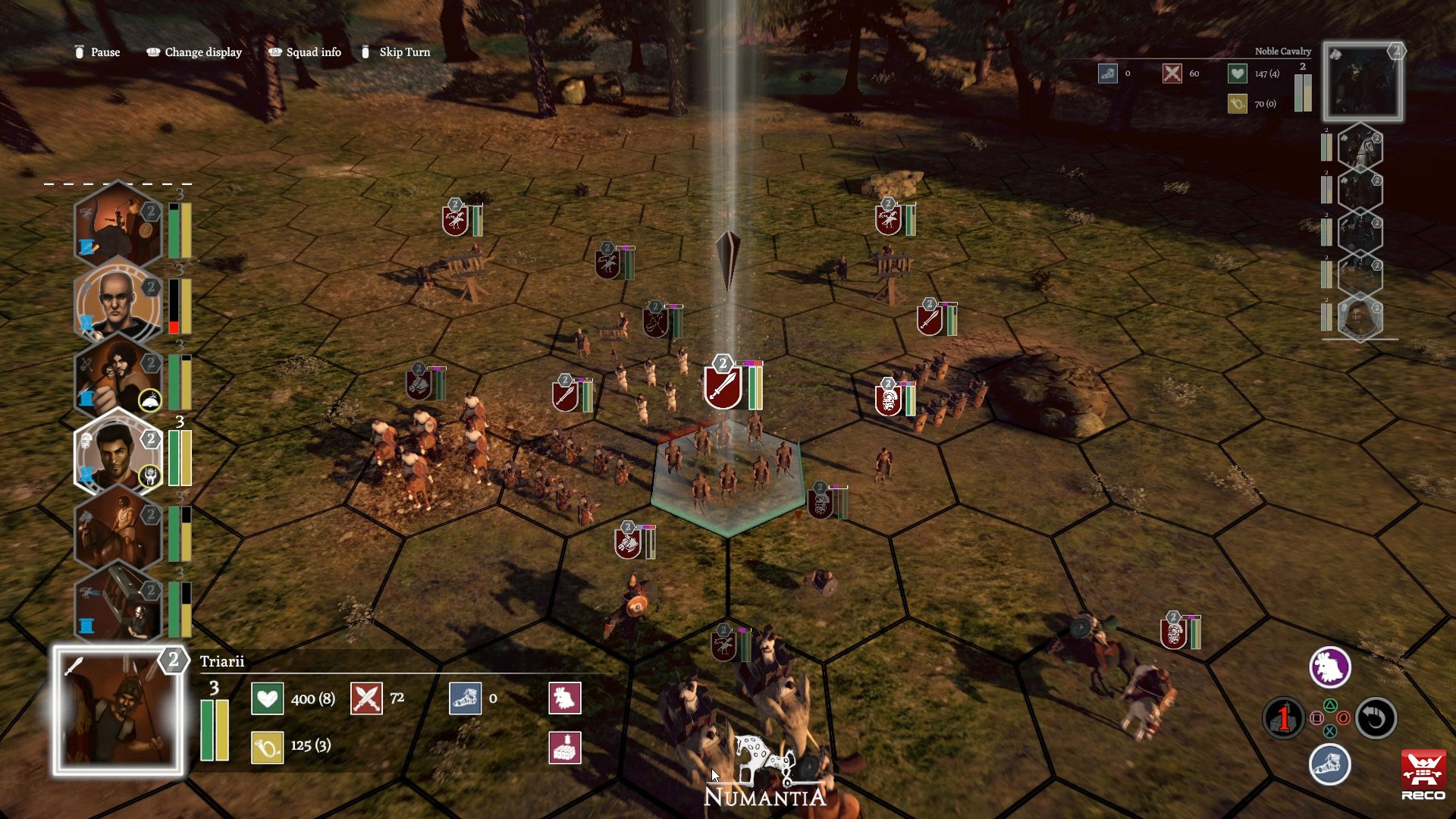Viewport: 1456px width, 819px height.
Task: Click the heart icon in Noble Cavalry stats
Action: tap(1236, 74)
